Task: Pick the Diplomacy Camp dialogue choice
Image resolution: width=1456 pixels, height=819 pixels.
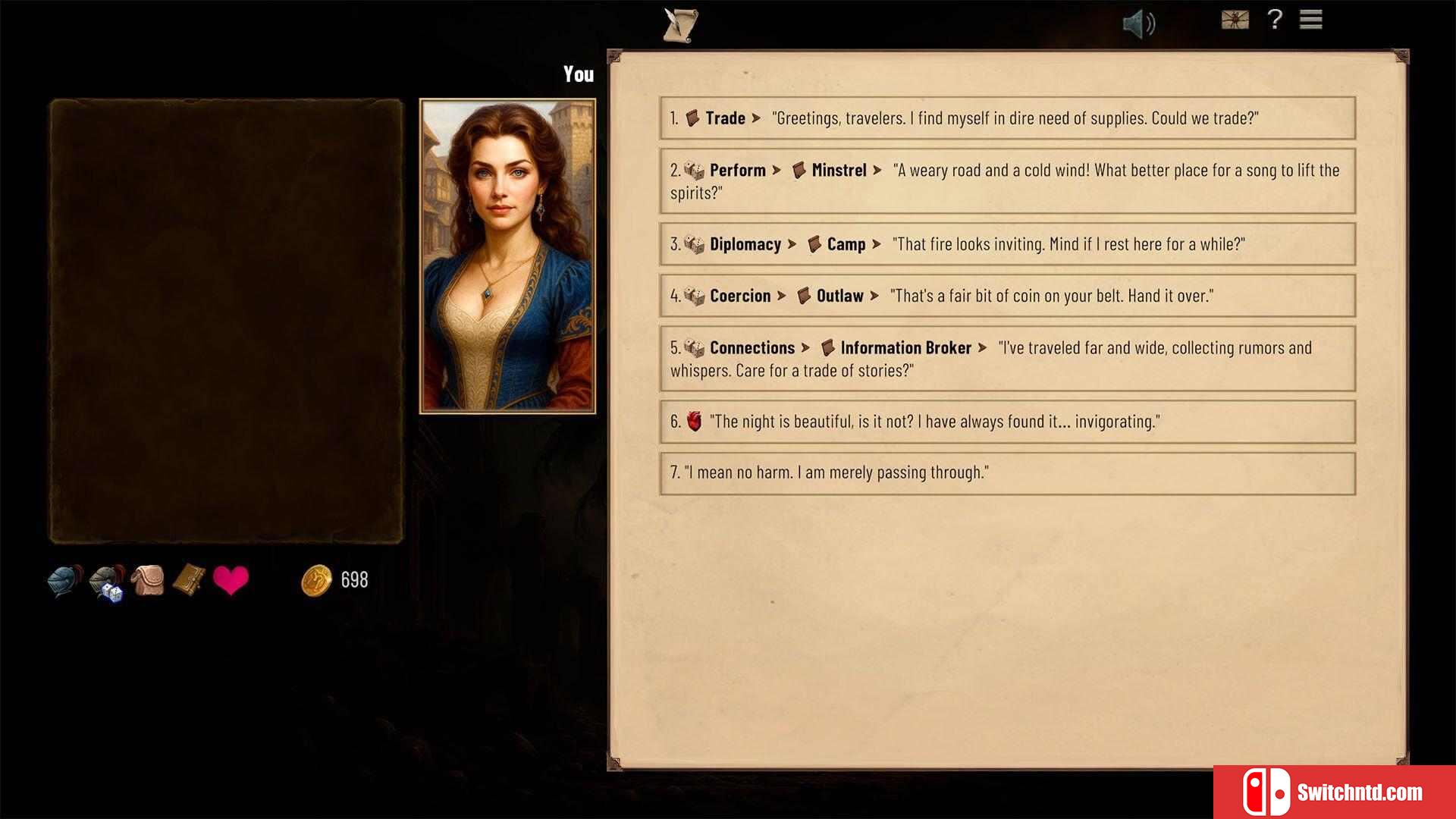Action: click(x=1007, y=244)
